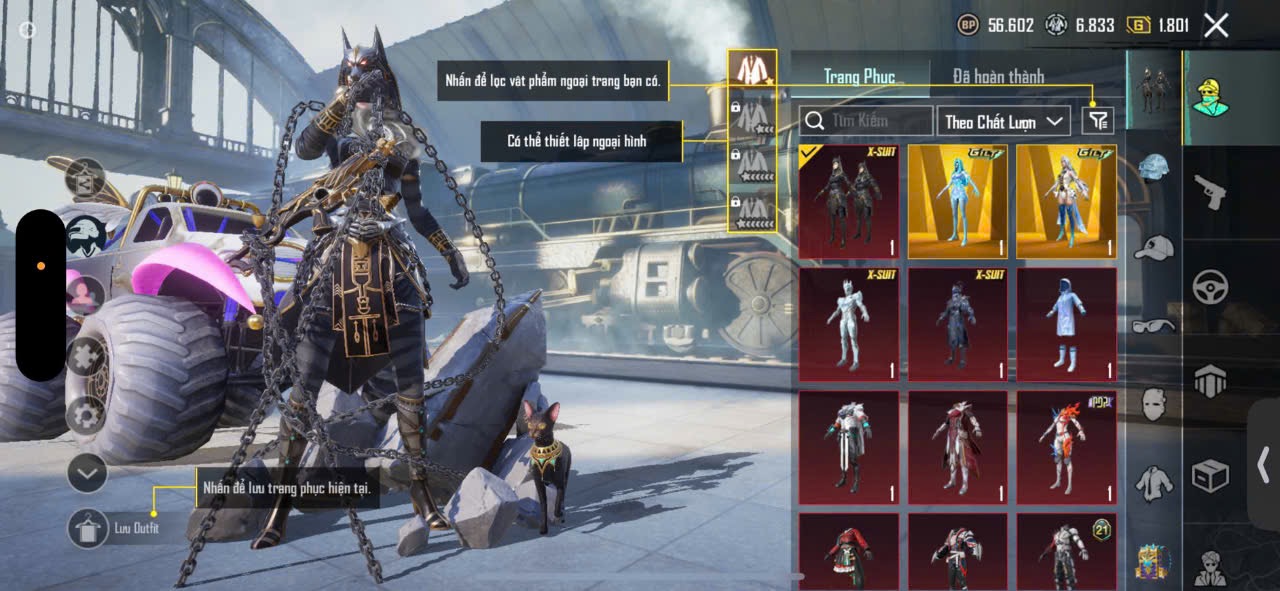Select the white silver X-Suit thumbnail
Viewport: 1280px width, 591px height.
[849, 325]
